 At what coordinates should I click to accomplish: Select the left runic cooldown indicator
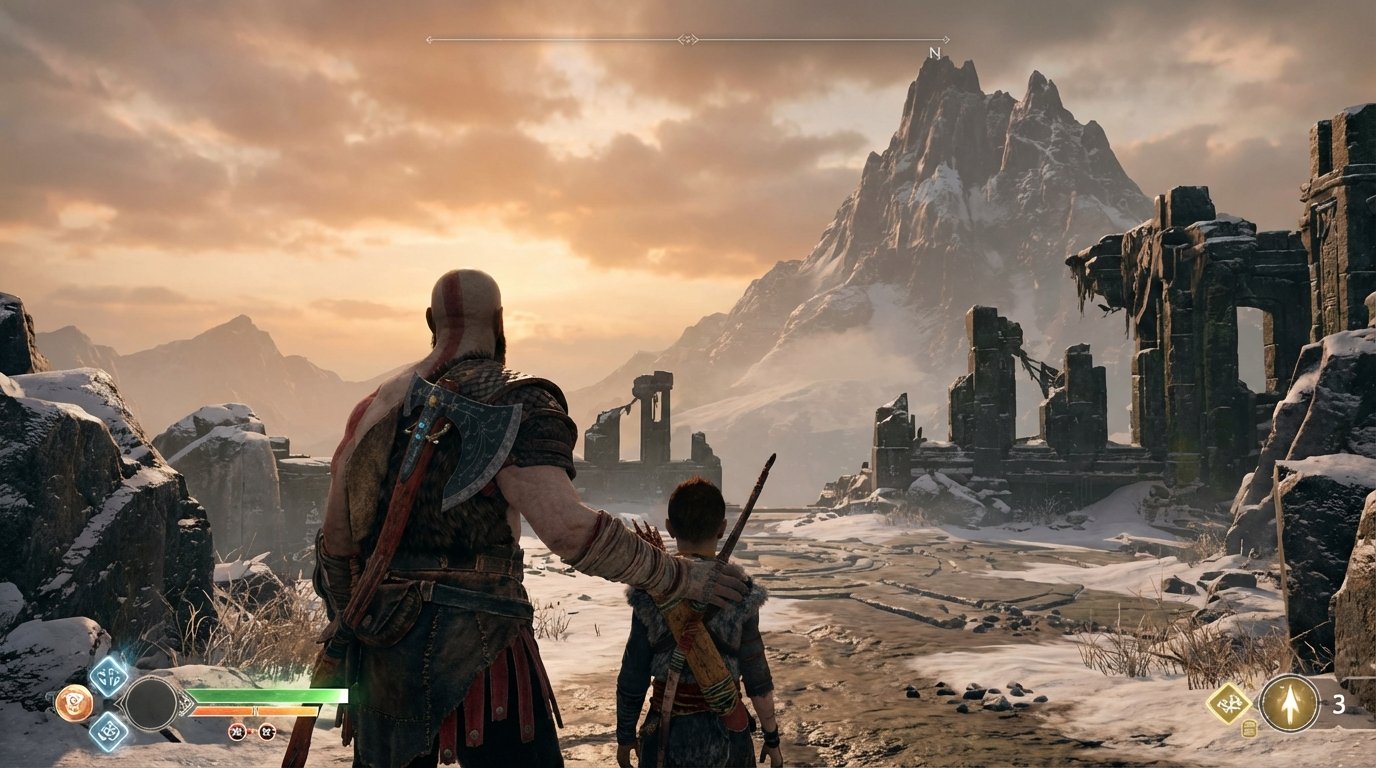pos(238,733)
